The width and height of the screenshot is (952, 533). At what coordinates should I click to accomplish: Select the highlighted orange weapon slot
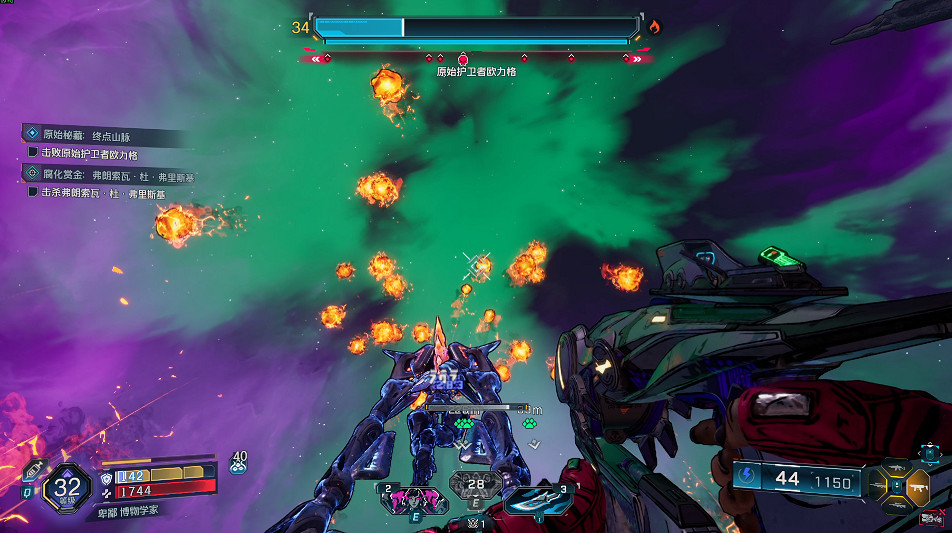coord(918,488)
